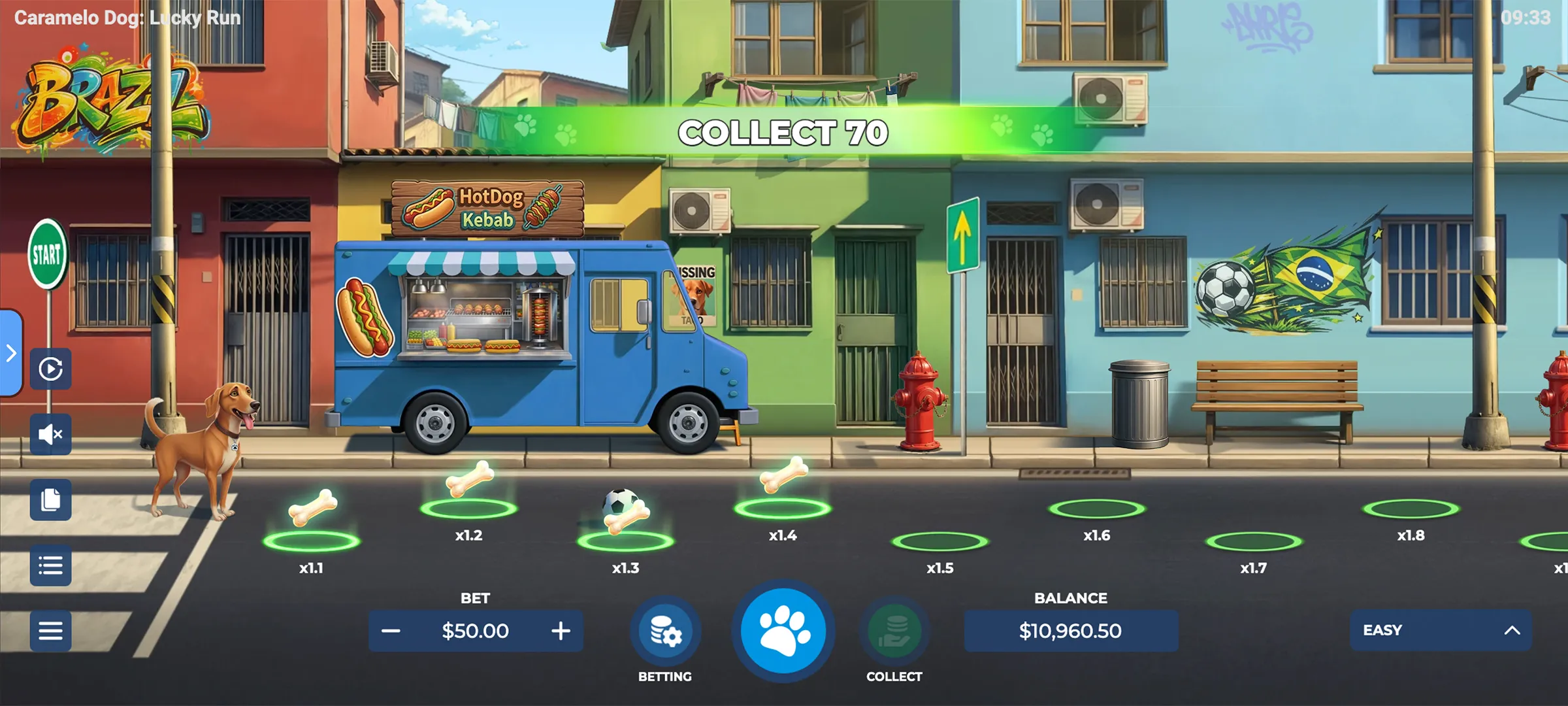Viewport: 1568px width, 706px height.
Task: Click the Collect winnings button
Action: [894, 631]
